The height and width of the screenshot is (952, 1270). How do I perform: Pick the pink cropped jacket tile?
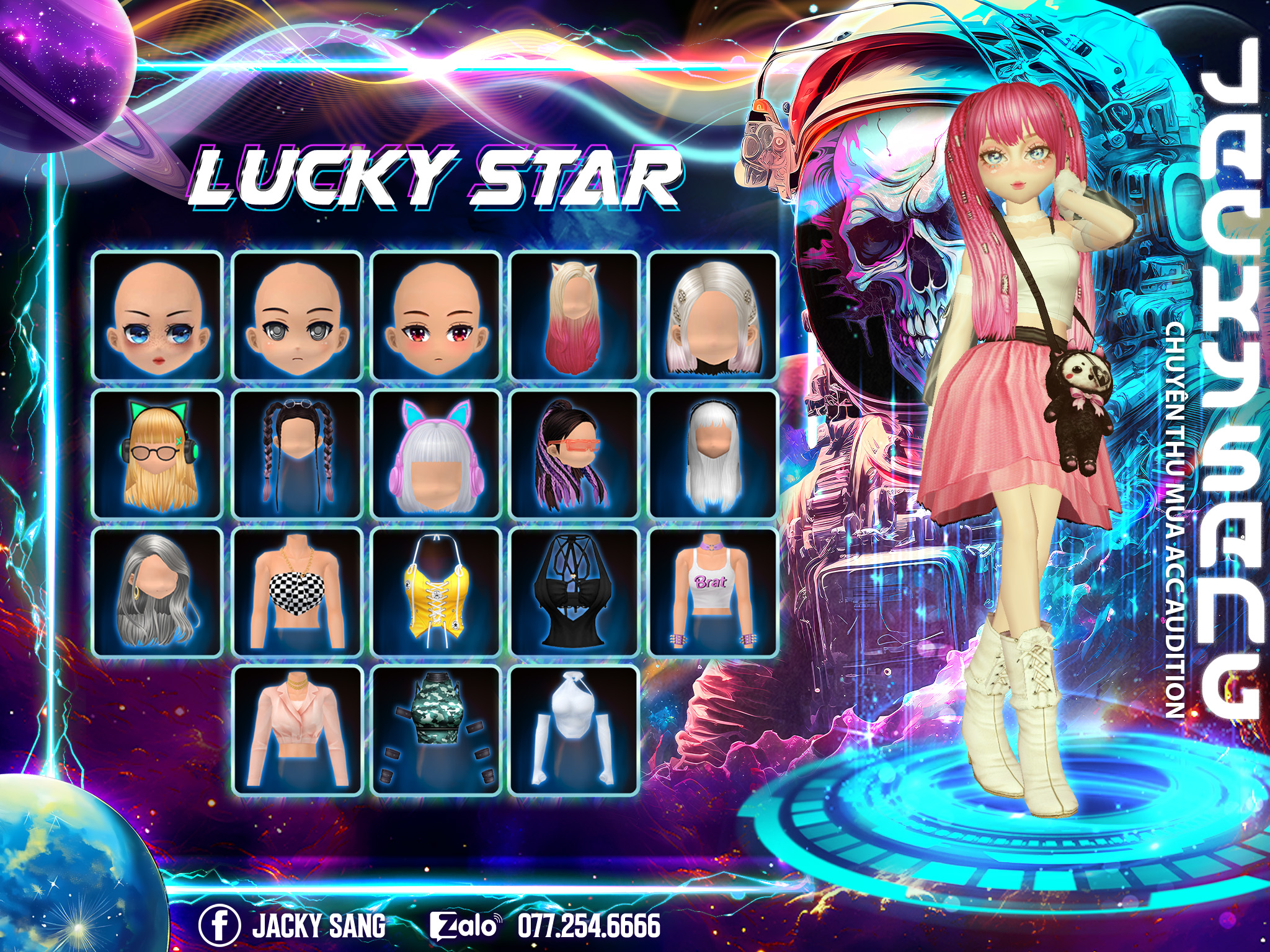(x=297, y=731)
